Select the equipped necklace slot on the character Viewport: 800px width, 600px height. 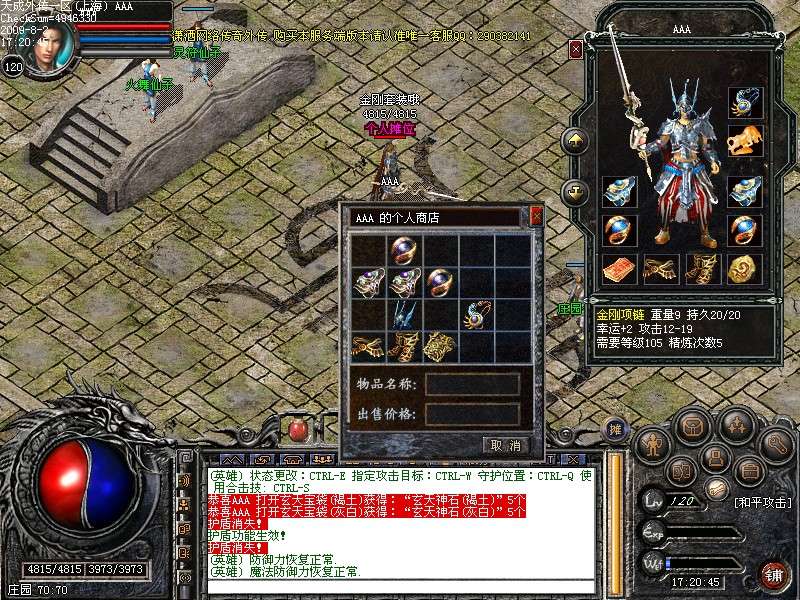point(741,102)
